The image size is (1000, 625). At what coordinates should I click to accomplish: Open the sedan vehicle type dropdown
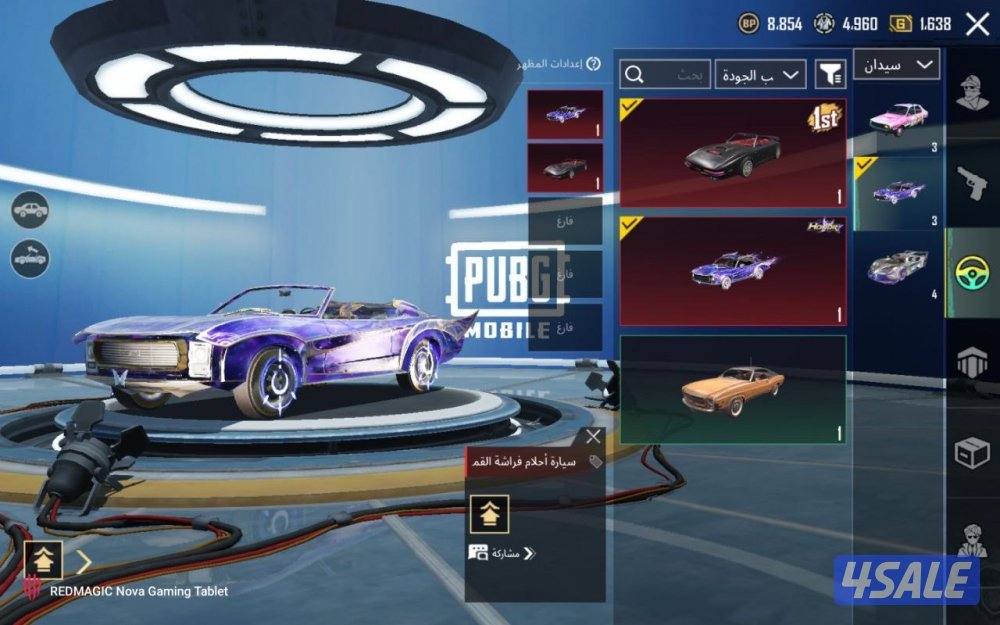click(896, 65)
